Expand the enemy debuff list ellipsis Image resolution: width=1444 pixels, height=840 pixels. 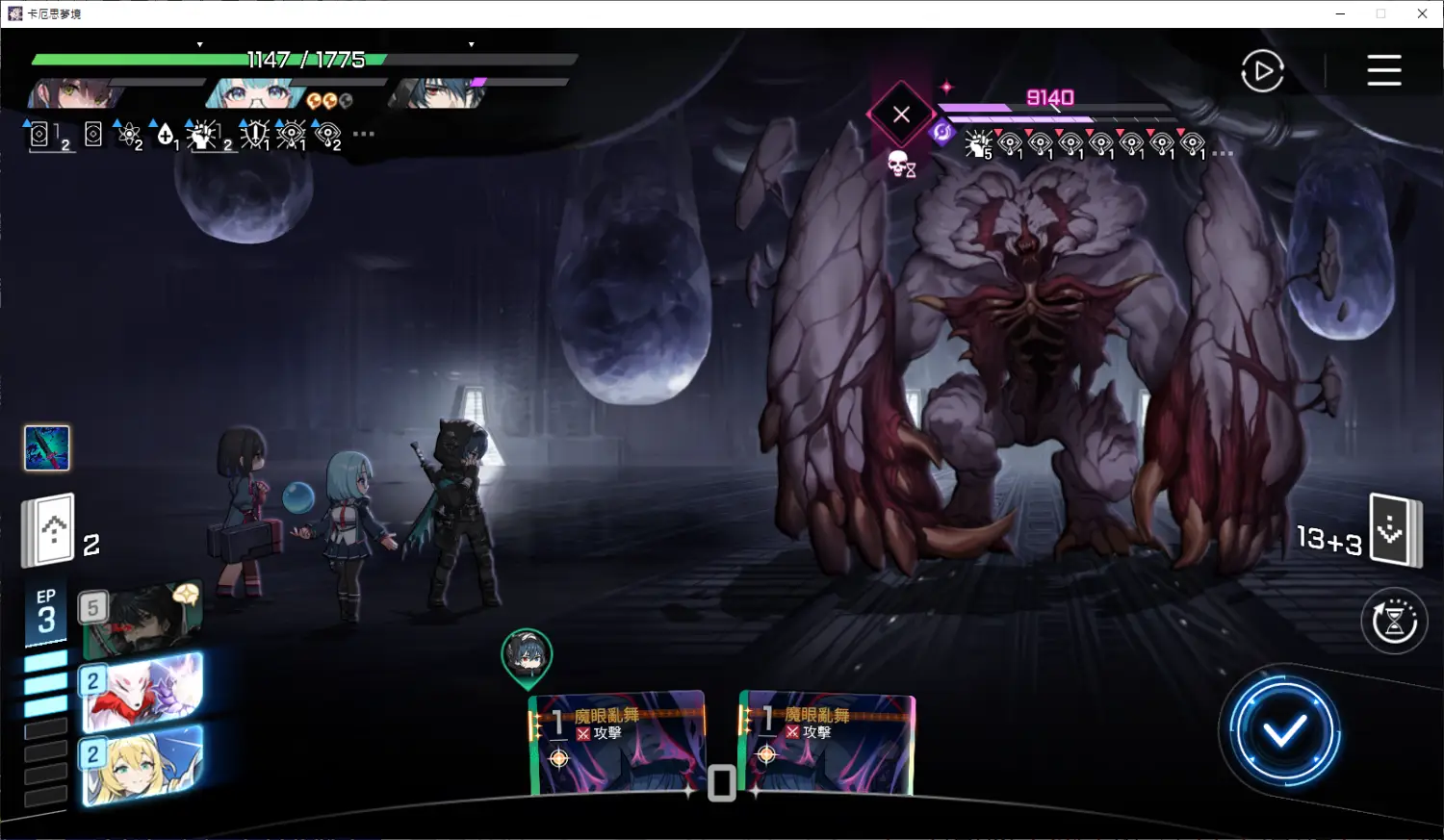click(x=1223, y=154)
